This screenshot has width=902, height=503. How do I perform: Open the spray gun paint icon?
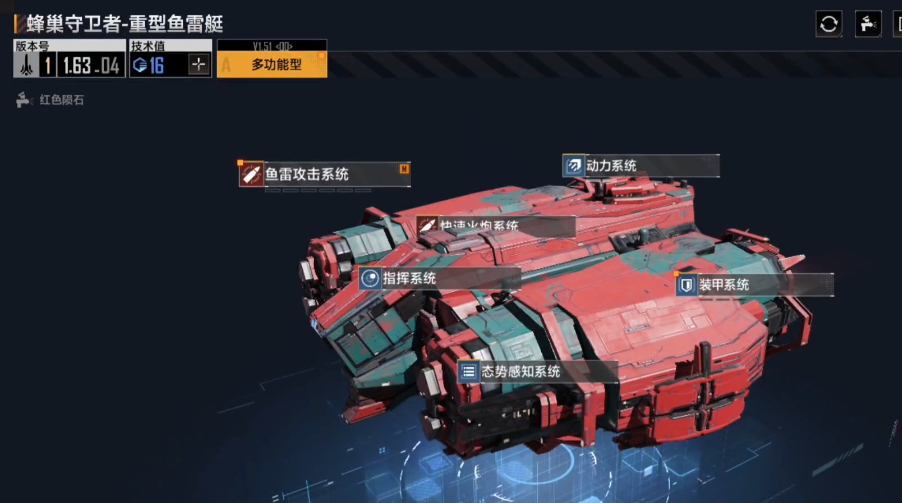pos(868,24)
